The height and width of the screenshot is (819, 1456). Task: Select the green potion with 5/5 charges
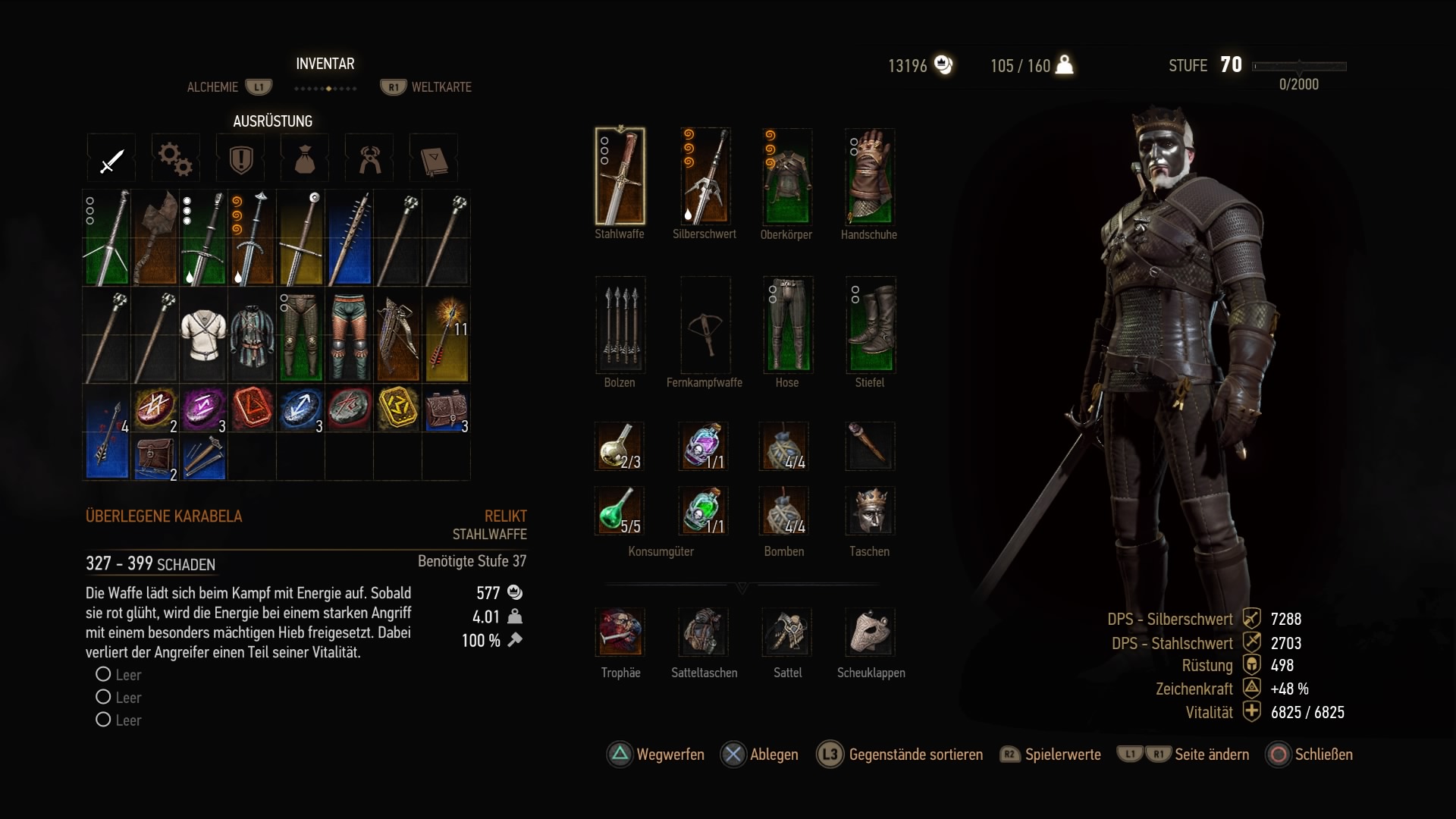(620, 511)
